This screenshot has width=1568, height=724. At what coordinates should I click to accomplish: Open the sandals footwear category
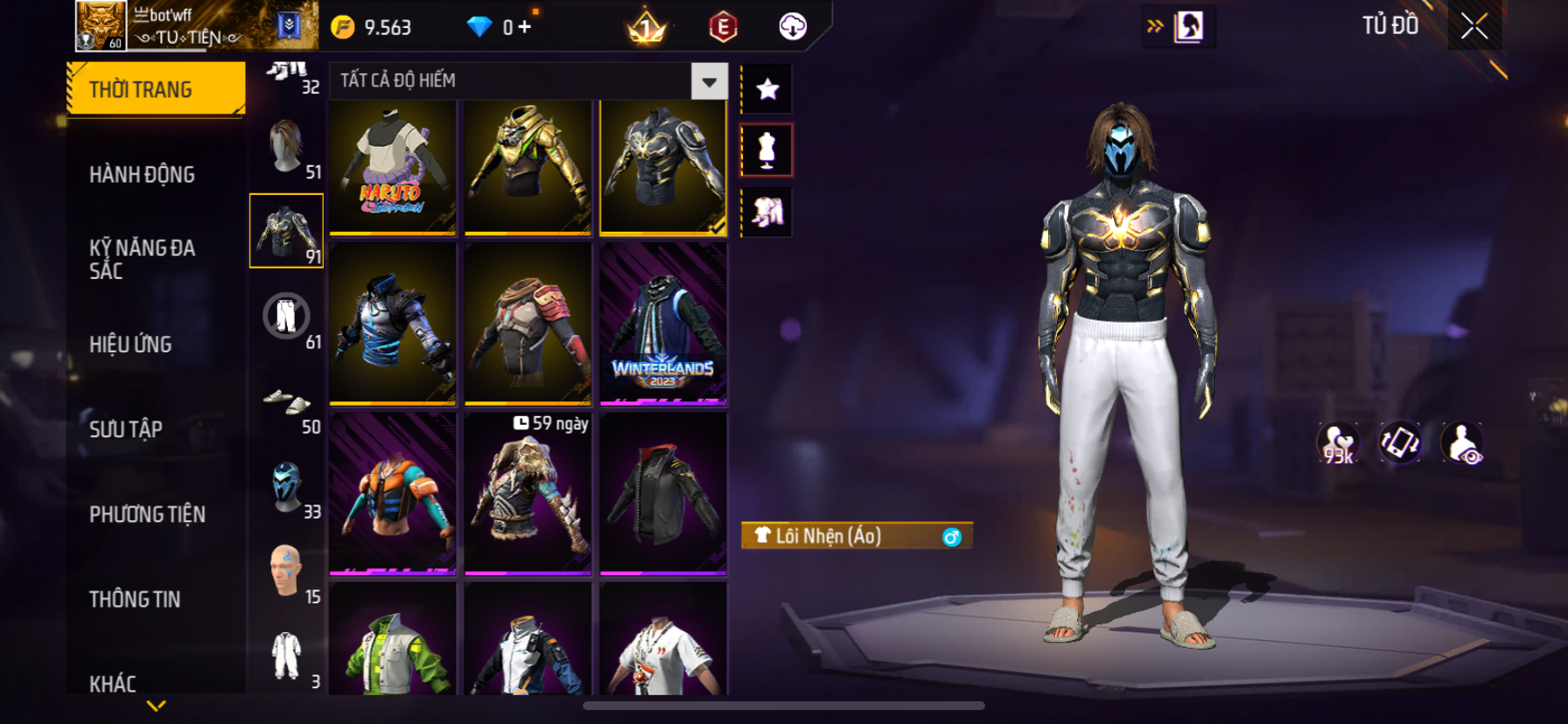tap(286, 403)
